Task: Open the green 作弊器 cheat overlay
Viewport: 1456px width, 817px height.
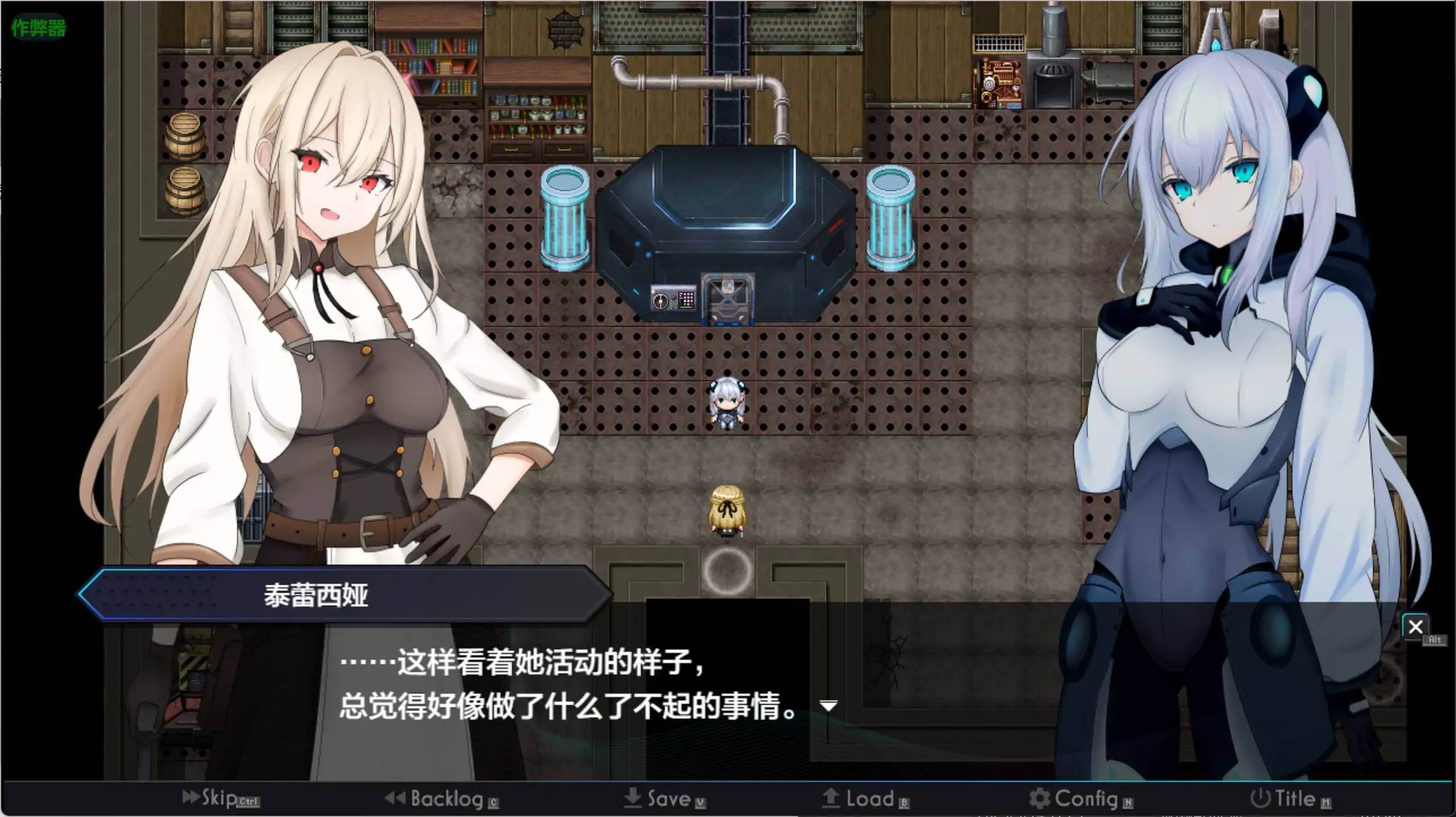Action: pos(39,27)
